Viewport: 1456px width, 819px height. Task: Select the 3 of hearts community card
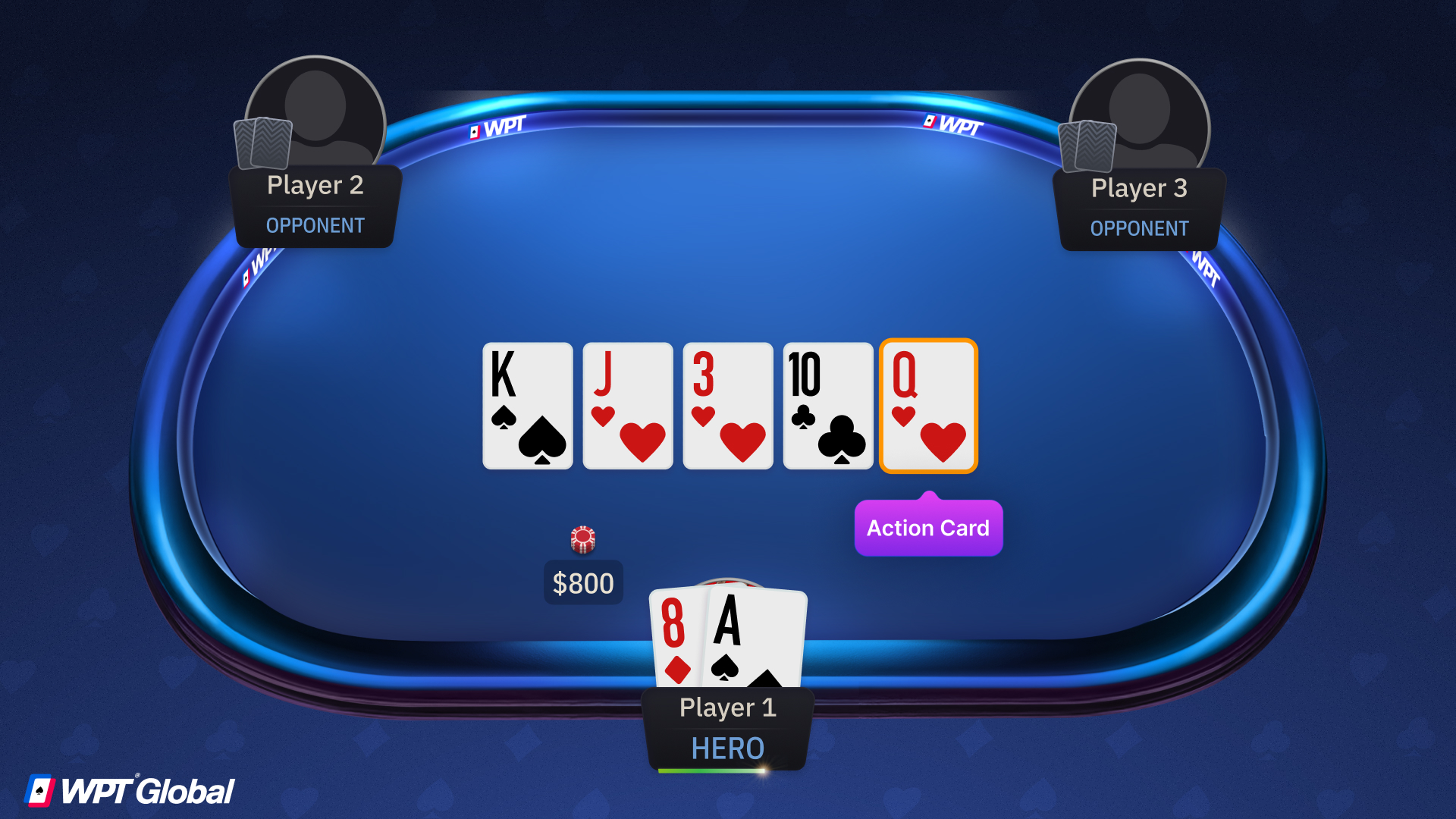pos(727,406)
